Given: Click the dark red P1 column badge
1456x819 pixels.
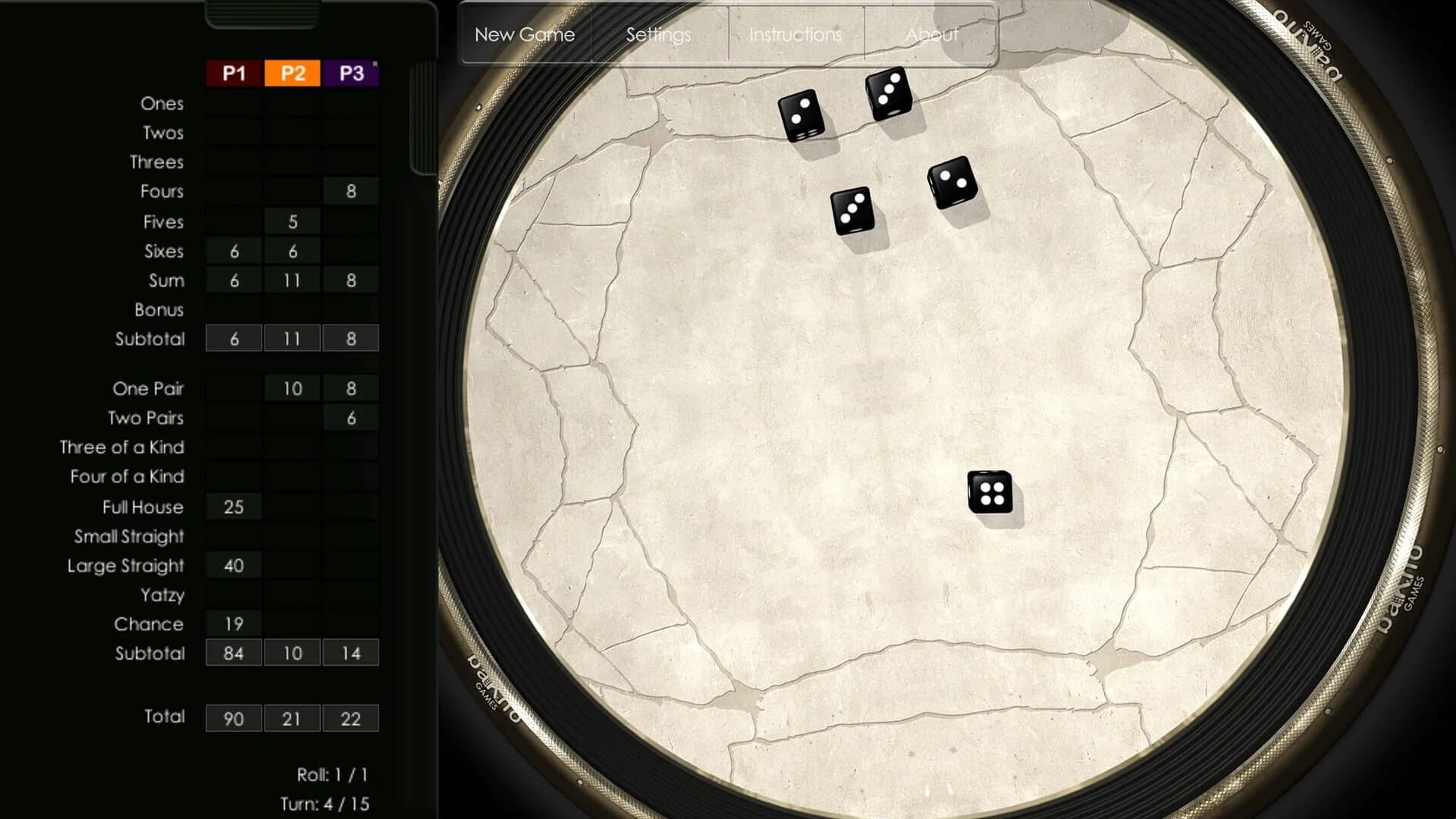Looking at the screenshot, I should click(233, 74).
